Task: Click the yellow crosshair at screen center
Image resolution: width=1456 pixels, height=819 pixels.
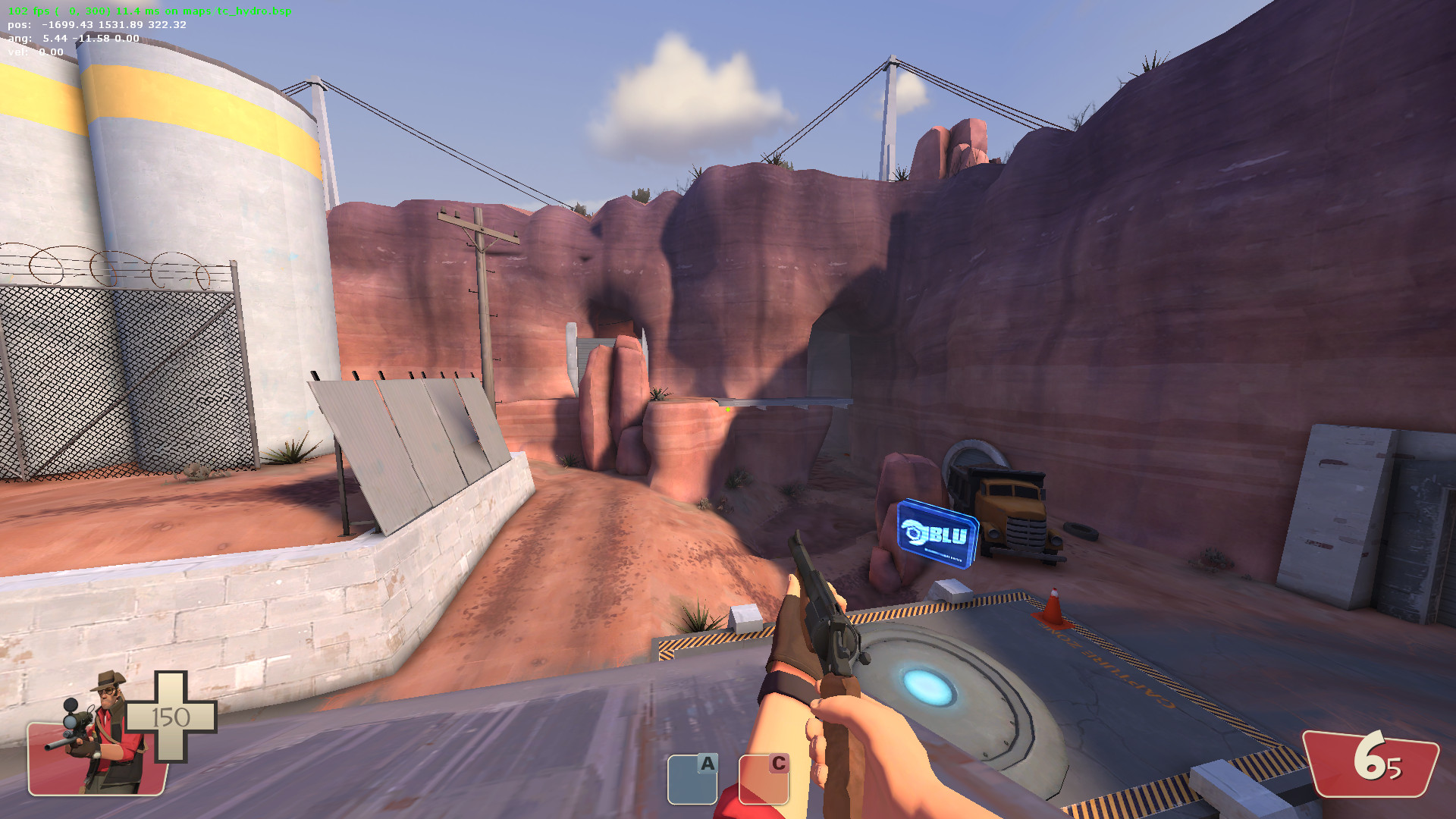Action: pos(726,409)
